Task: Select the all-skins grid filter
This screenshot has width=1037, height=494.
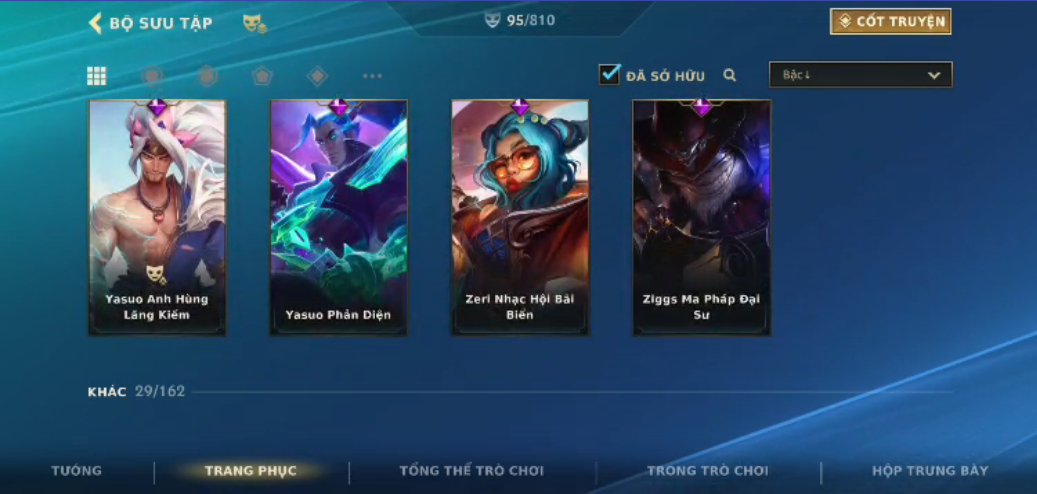Action: [97, 76]
